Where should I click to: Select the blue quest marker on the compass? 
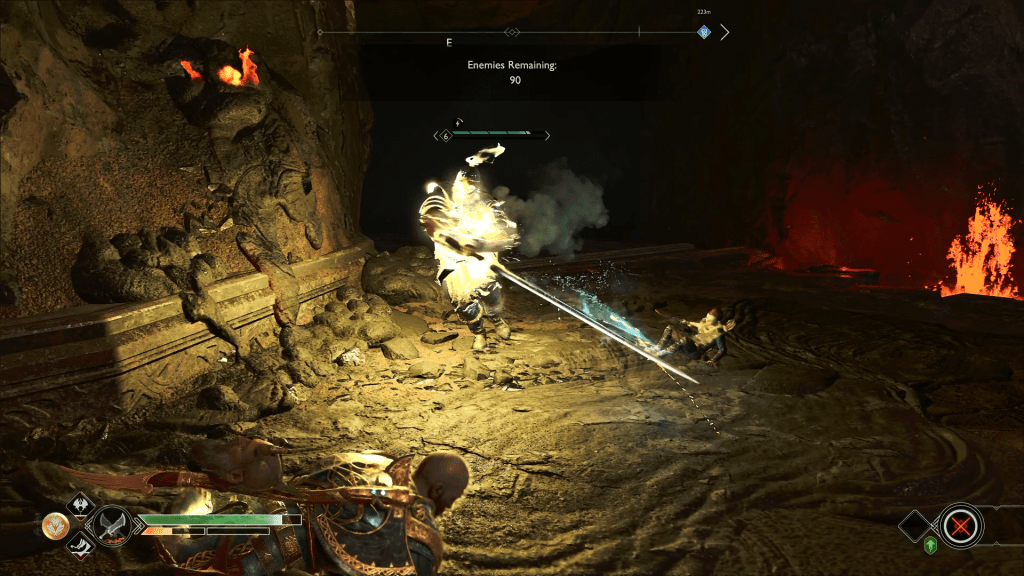[x=703, y=32]
